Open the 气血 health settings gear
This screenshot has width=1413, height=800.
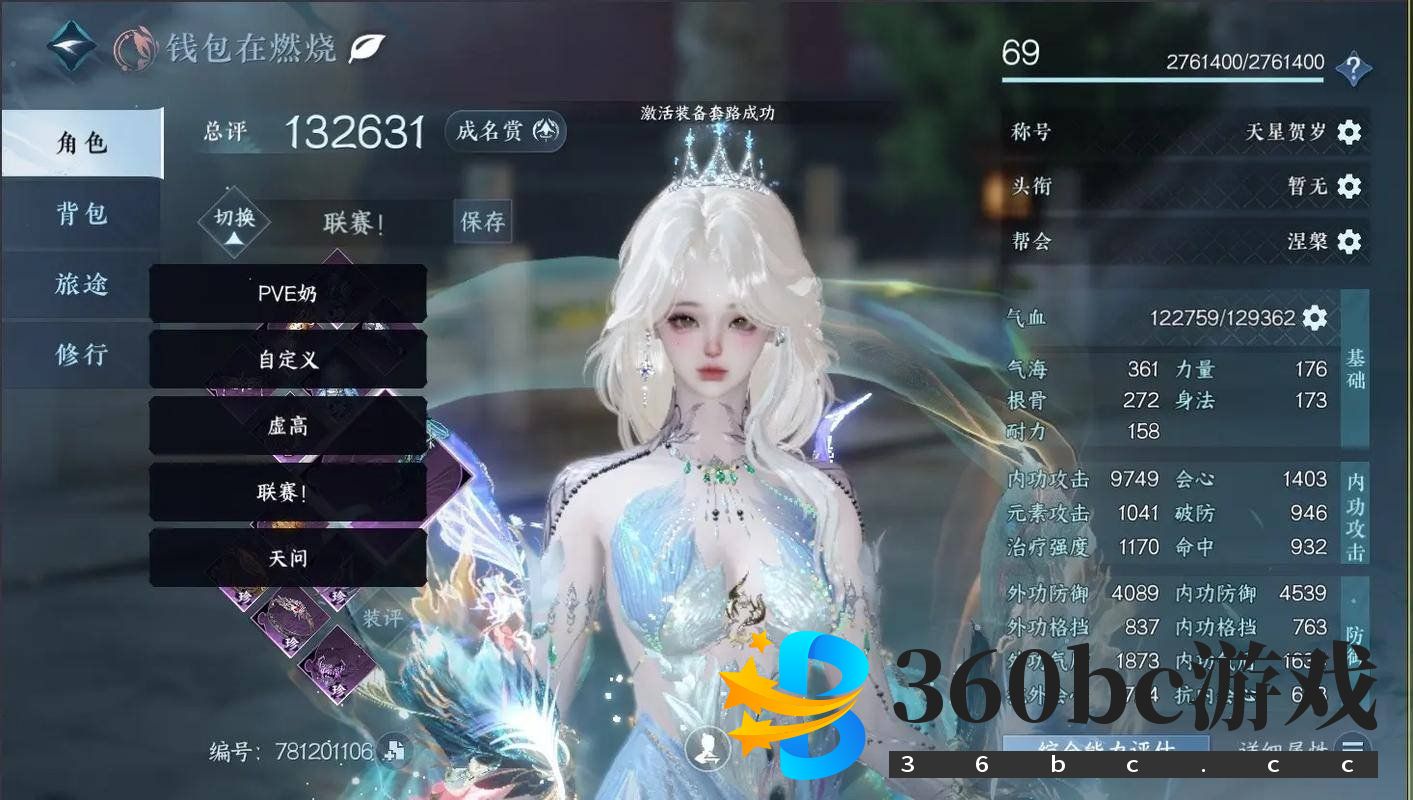1315,318
